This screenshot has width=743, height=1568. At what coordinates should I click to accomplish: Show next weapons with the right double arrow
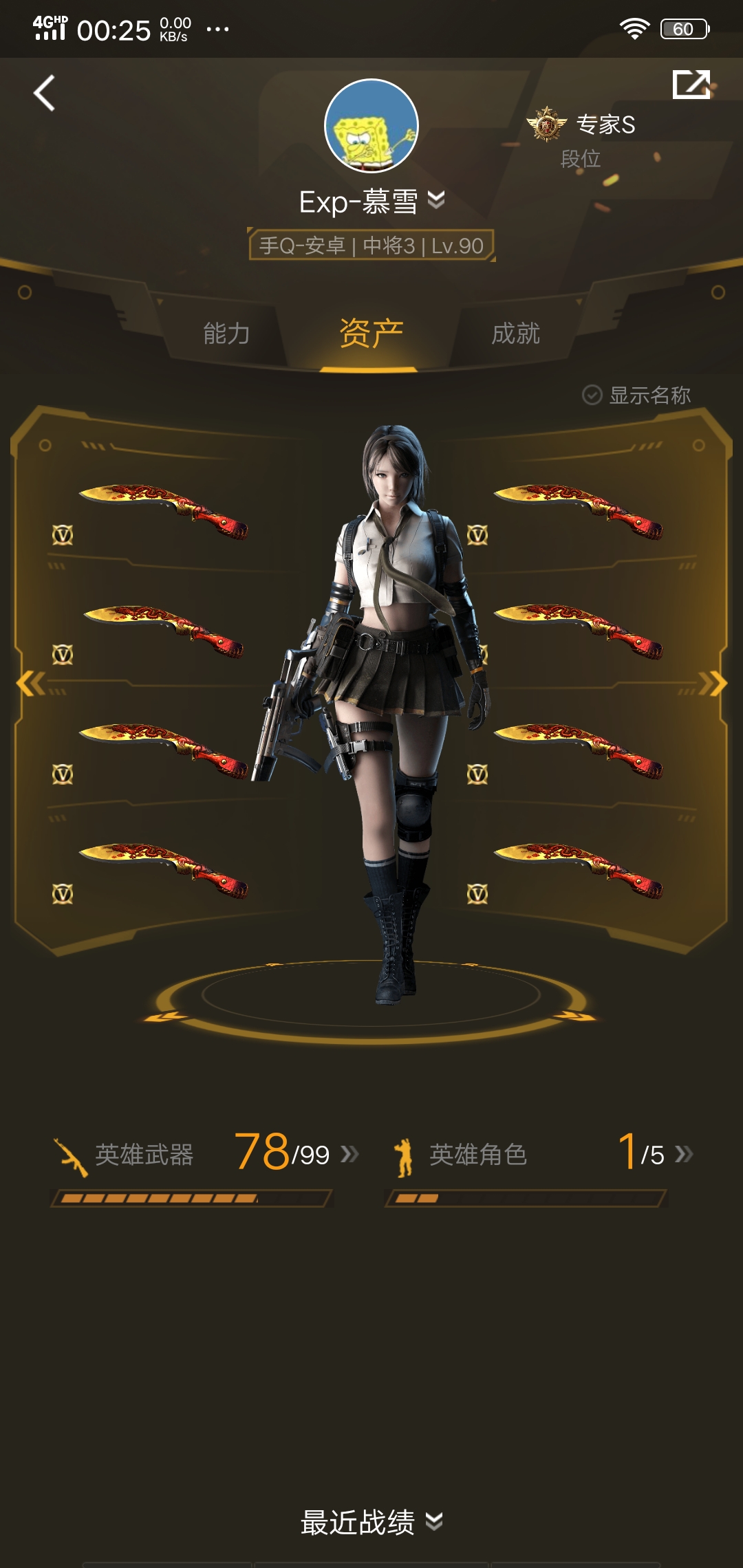(713, 684)
